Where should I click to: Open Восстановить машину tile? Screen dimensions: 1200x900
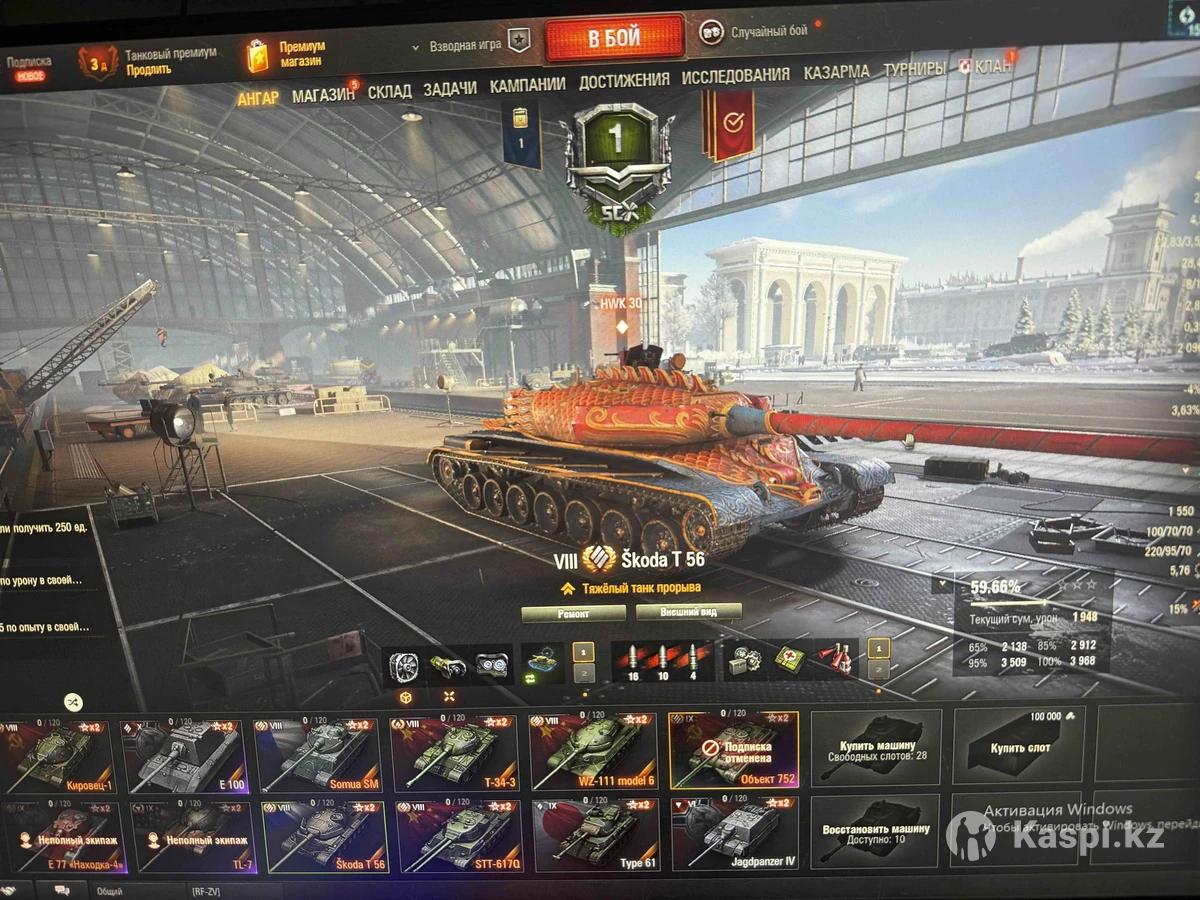coord(875,831)
